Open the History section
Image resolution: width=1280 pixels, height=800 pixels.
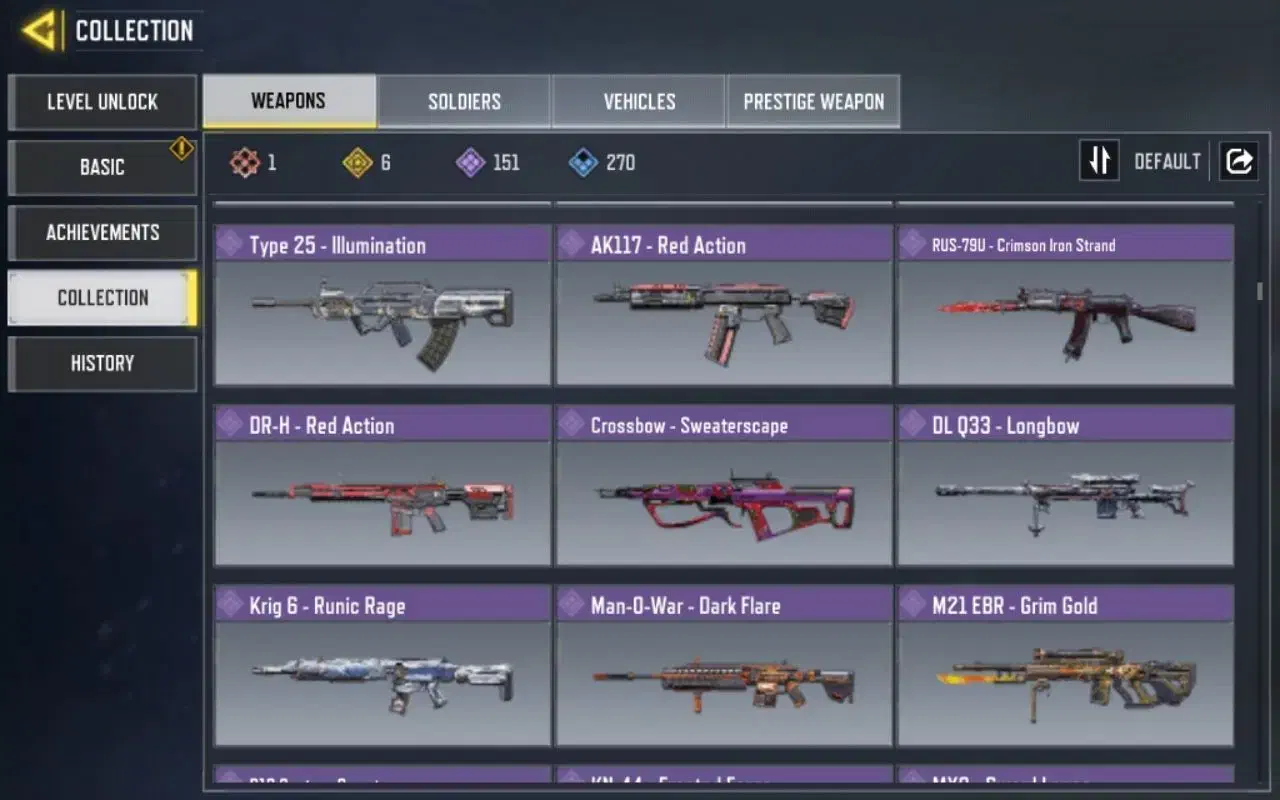[x=102, y=363]
